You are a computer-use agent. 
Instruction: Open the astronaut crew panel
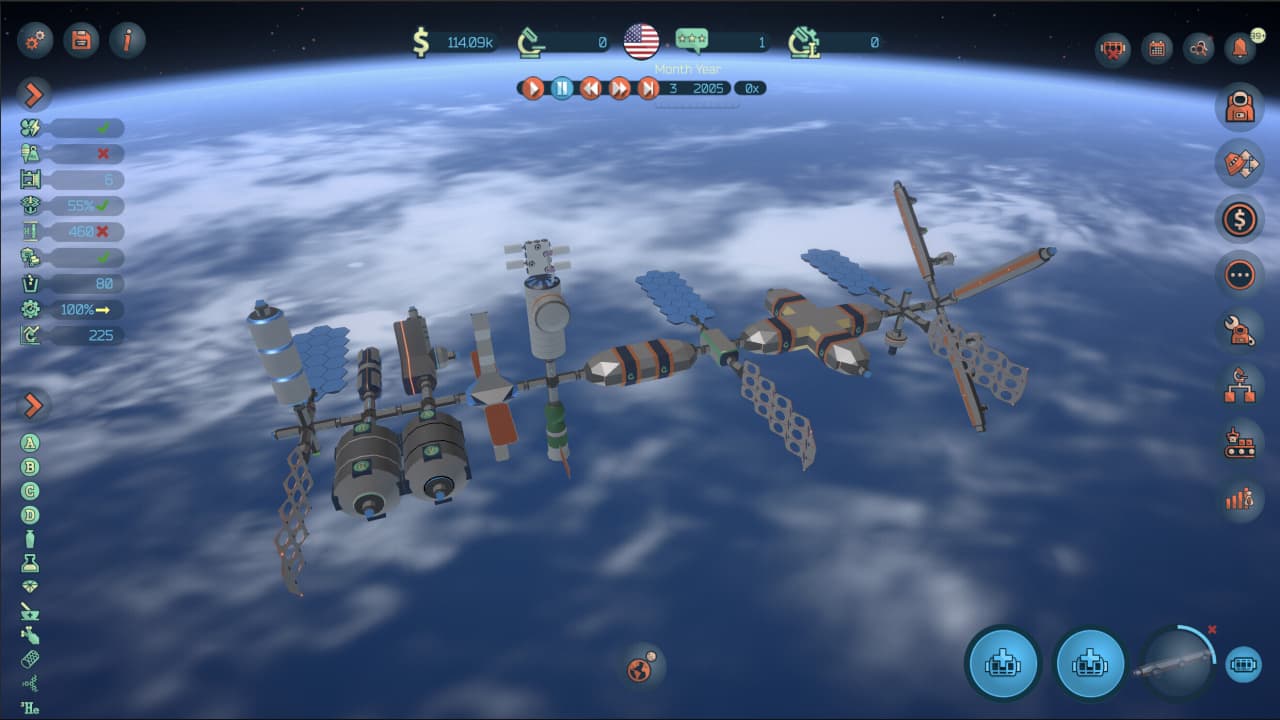tap(1240, 107)
